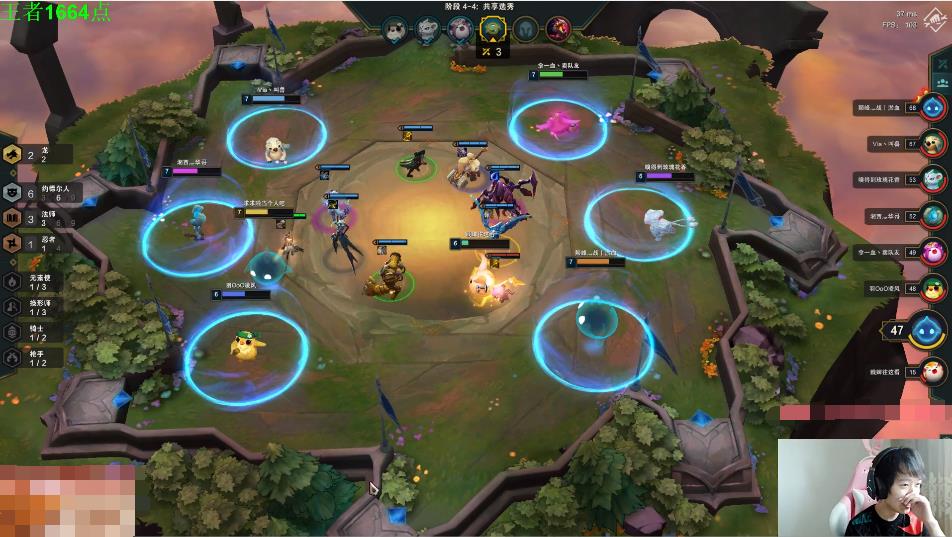This screenshot has width=952, height=537.
Task: Open the Gunslinger (枪手) trait entry
Action: [13, 357]
